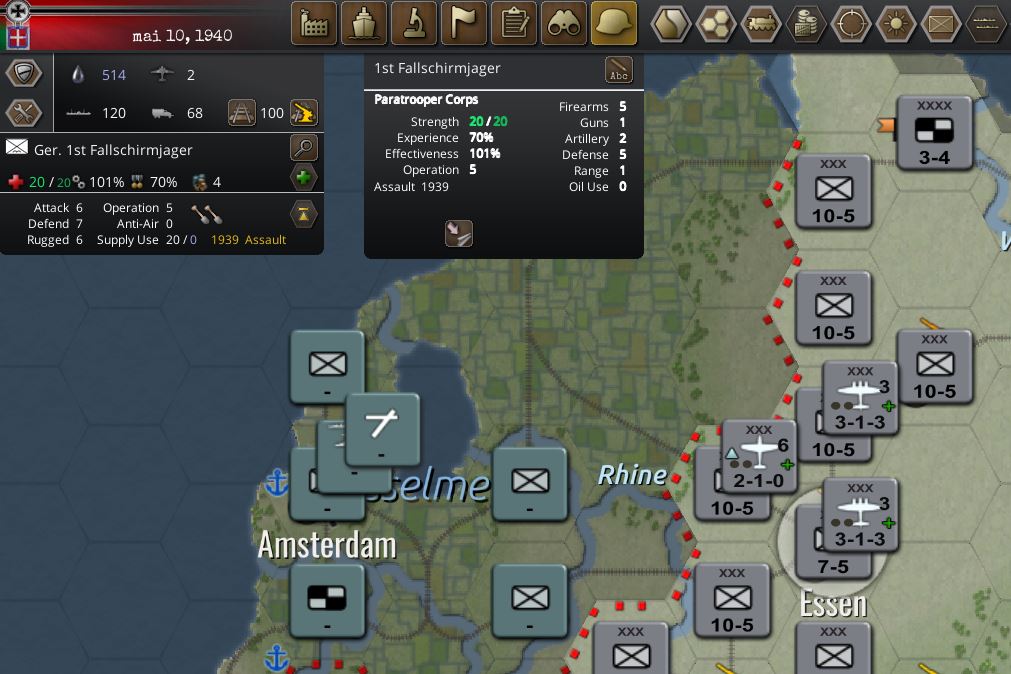Rename unit with the Abc pencil button
The height and width of the screenshot is (674, 1011).
[619, 71]
